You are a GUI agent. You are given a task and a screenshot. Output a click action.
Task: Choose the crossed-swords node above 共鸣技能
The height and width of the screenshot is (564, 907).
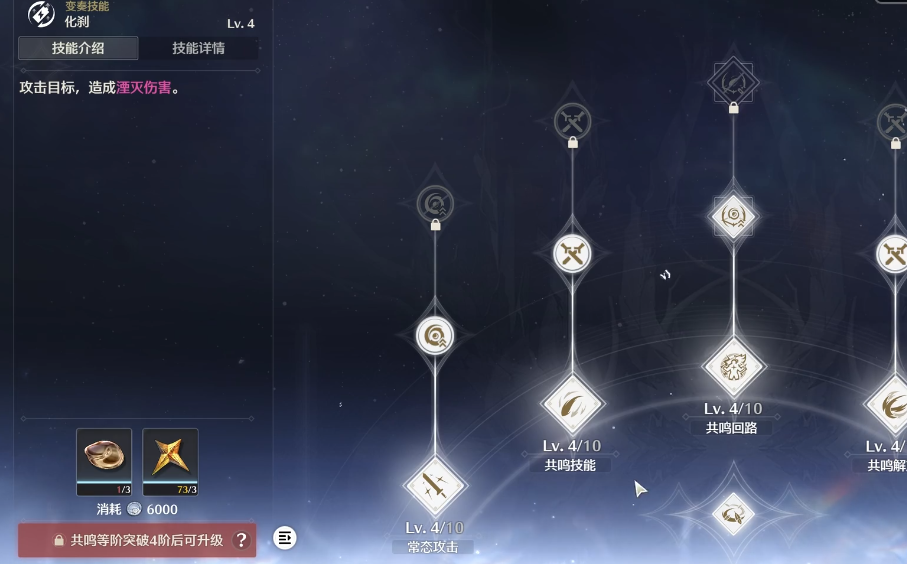coord(573,253)
